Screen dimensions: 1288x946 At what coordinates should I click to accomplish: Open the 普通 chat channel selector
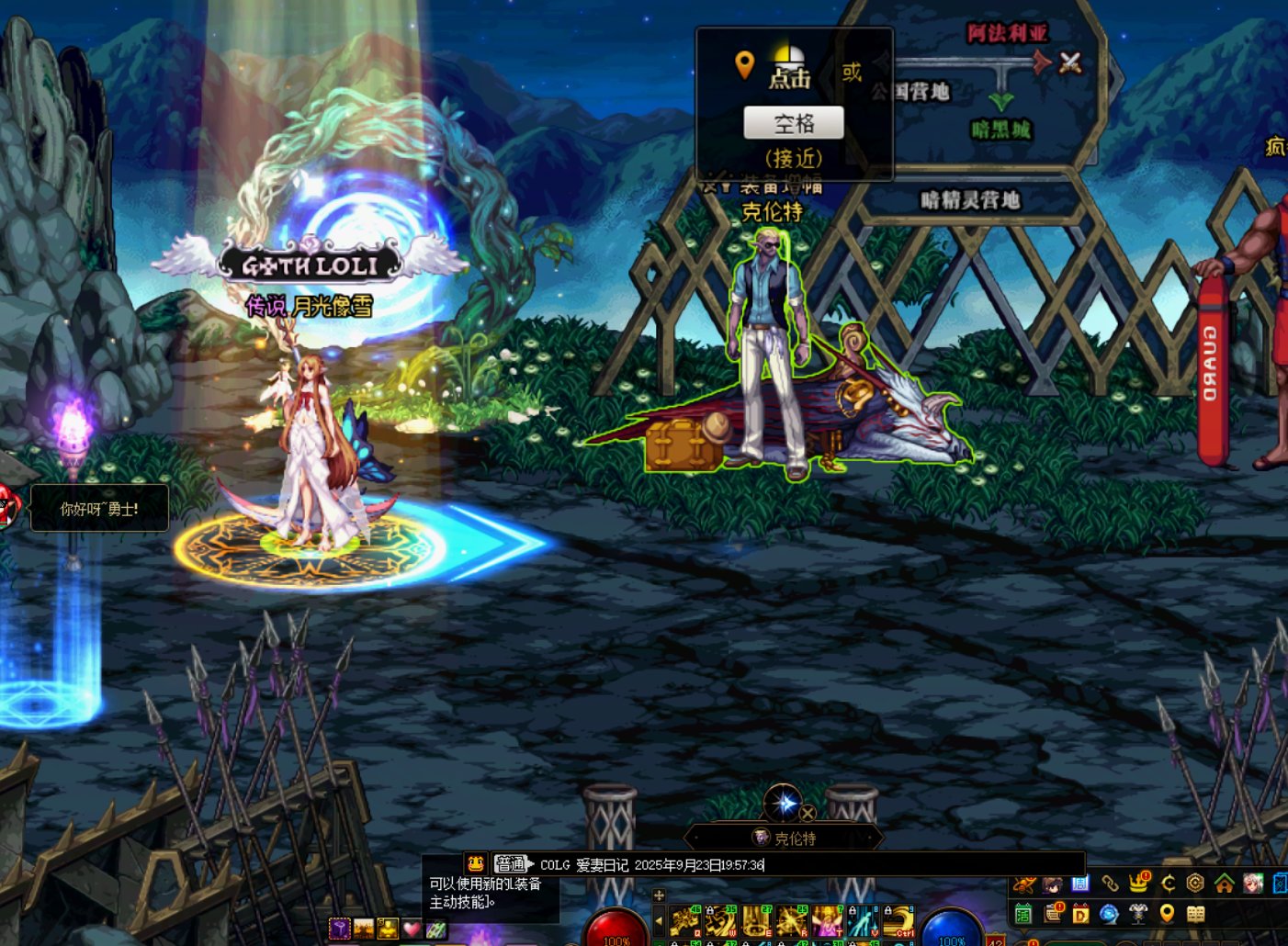(512, 864)
